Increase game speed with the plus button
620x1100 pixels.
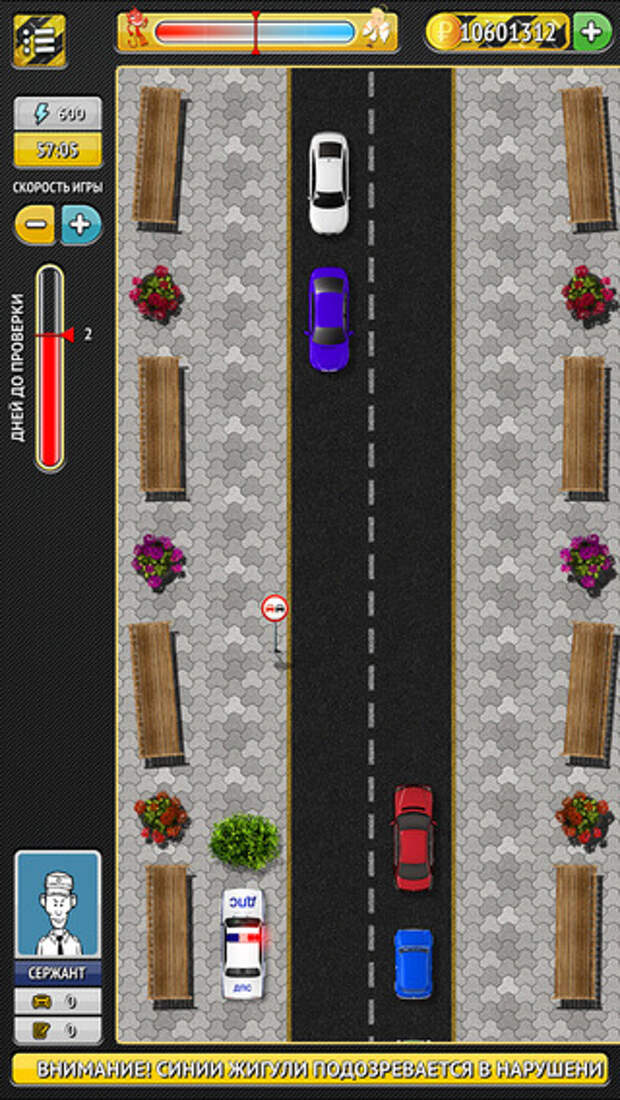pos(81,225)
